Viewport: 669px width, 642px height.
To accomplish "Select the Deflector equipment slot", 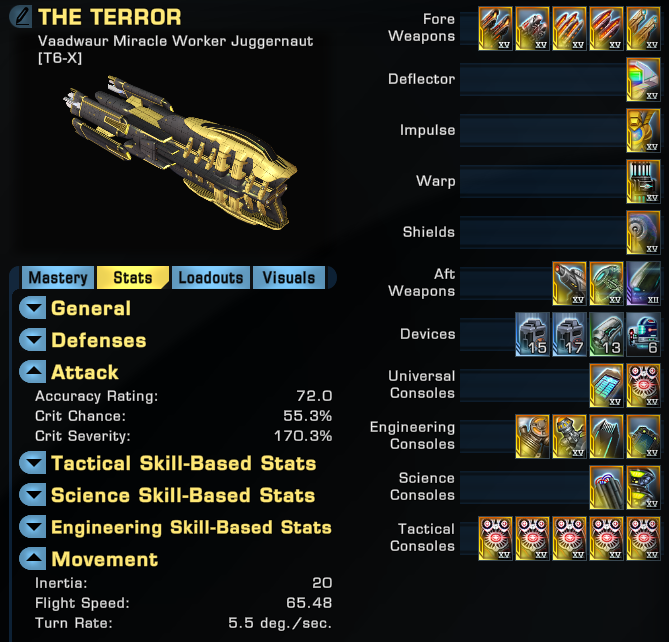I will [643, 79].
